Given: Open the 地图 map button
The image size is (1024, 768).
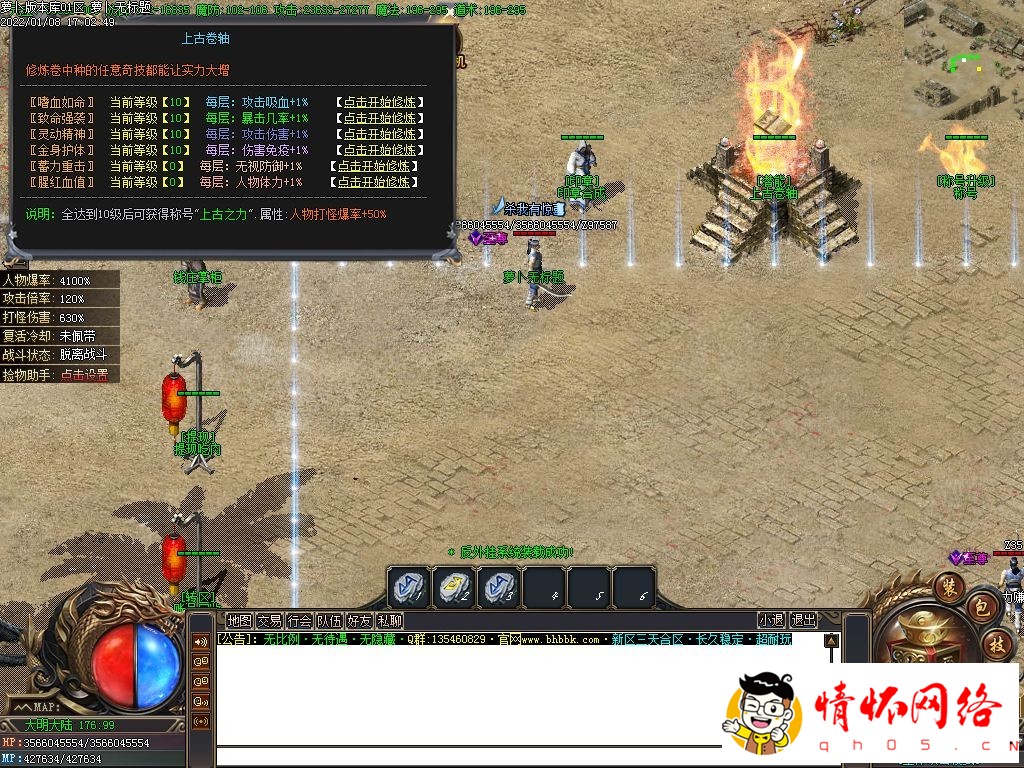Looking at the screenshot, I should tap(239, 620).
